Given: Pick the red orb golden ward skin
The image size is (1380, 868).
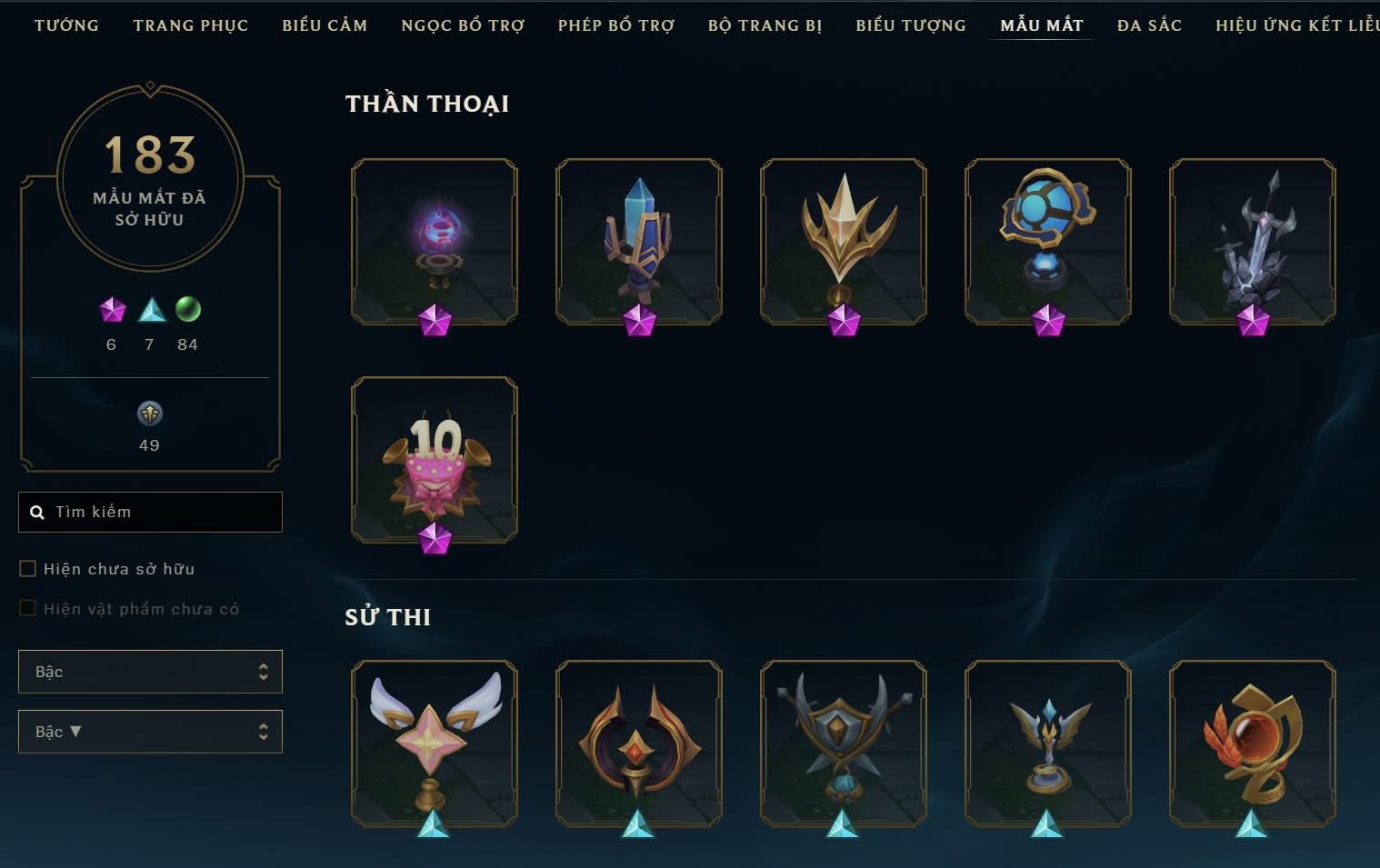Looking at the screenshot, I should click(x=1253, y=743).
